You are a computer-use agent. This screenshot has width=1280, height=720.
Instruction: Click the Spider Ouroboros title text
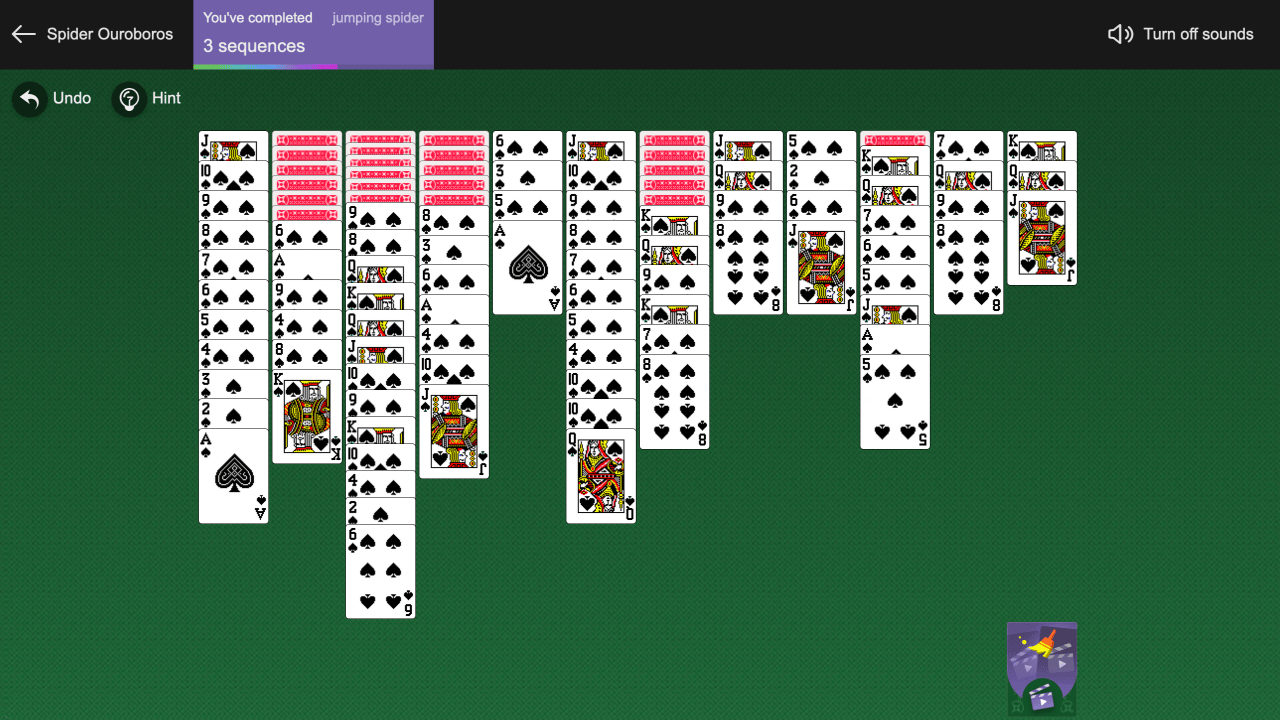(x=110, y=34)
